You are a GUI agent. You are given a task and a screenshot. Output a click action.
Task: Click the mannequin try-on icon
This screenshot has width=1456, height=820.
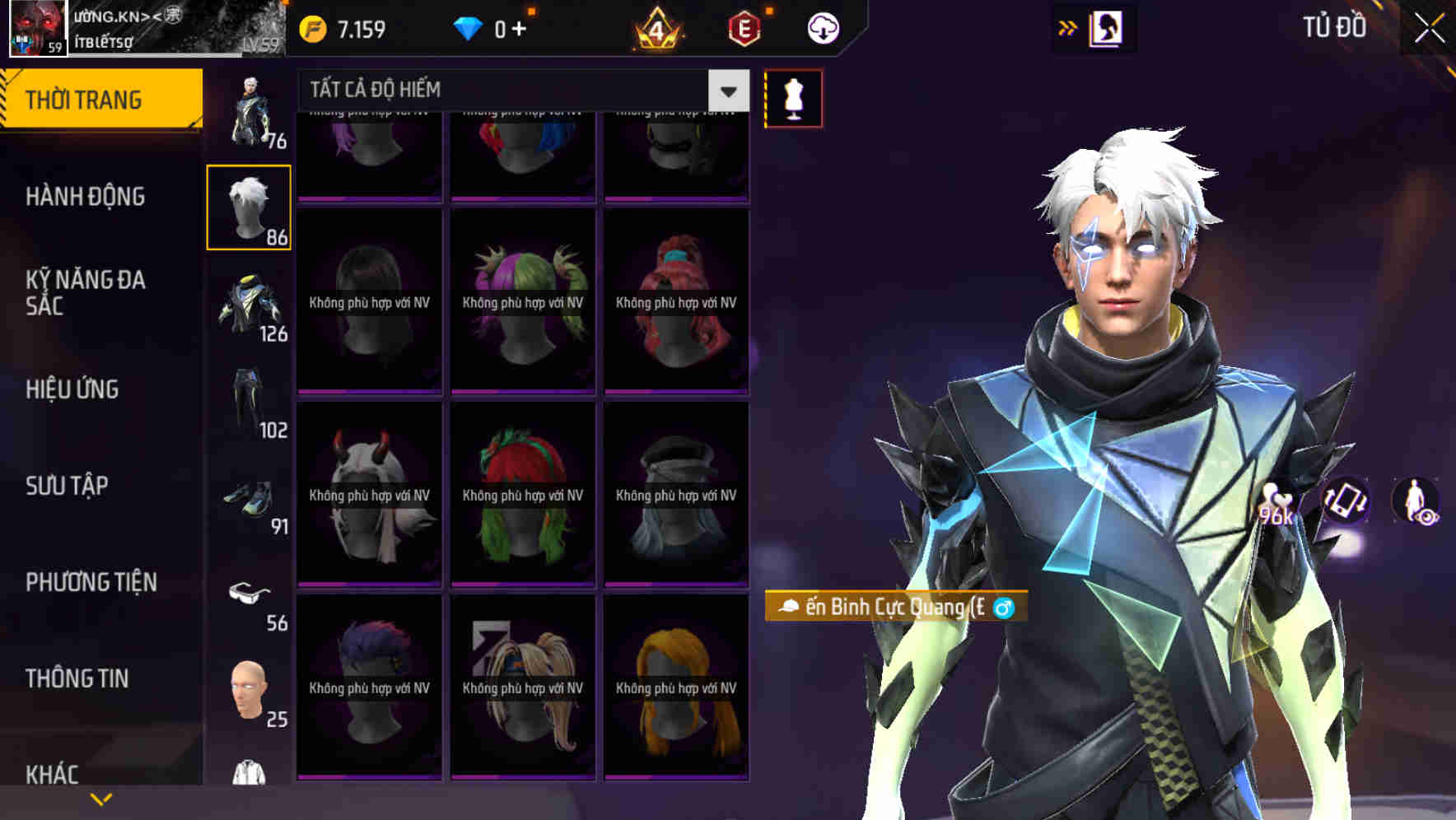pyautogui.click(x=794, y=96)
